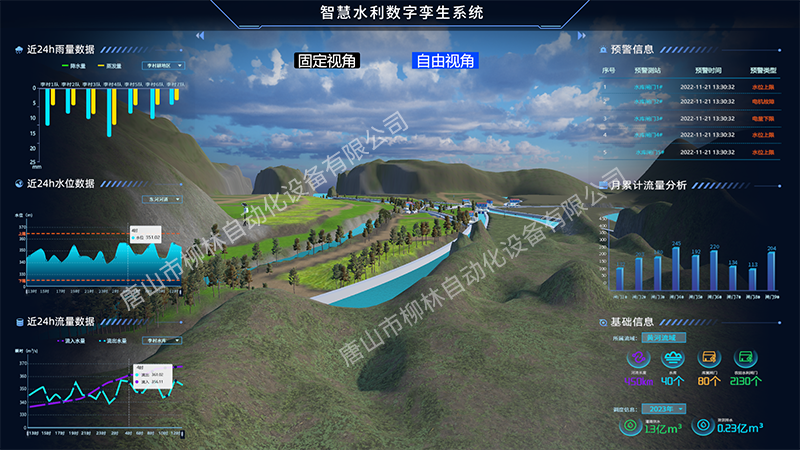Click the tallest monthly flow bar labeled 264
Image resolution: width=800 pixels, height=450 pixels.
pyautogui.click(x=770, y=272)
